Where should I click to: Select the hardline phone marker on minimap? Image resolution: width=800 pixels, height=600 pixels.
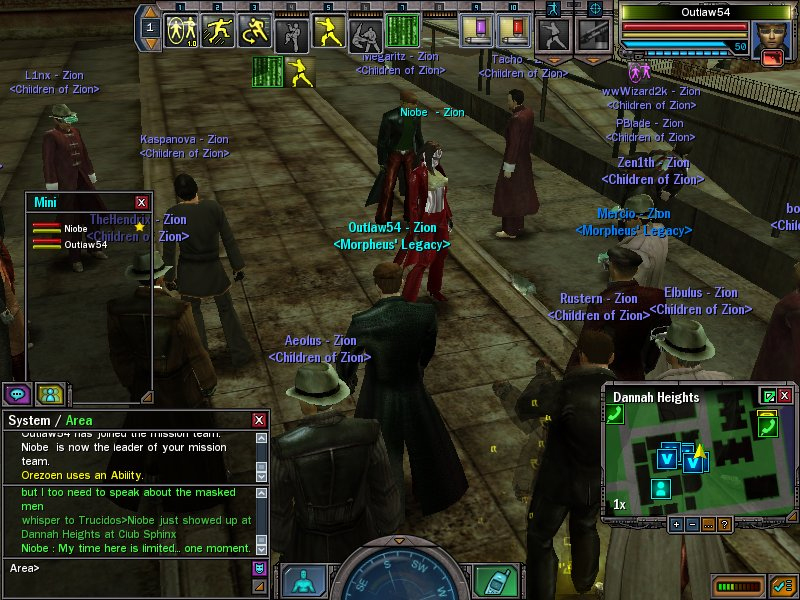click(x=767, y=428)
